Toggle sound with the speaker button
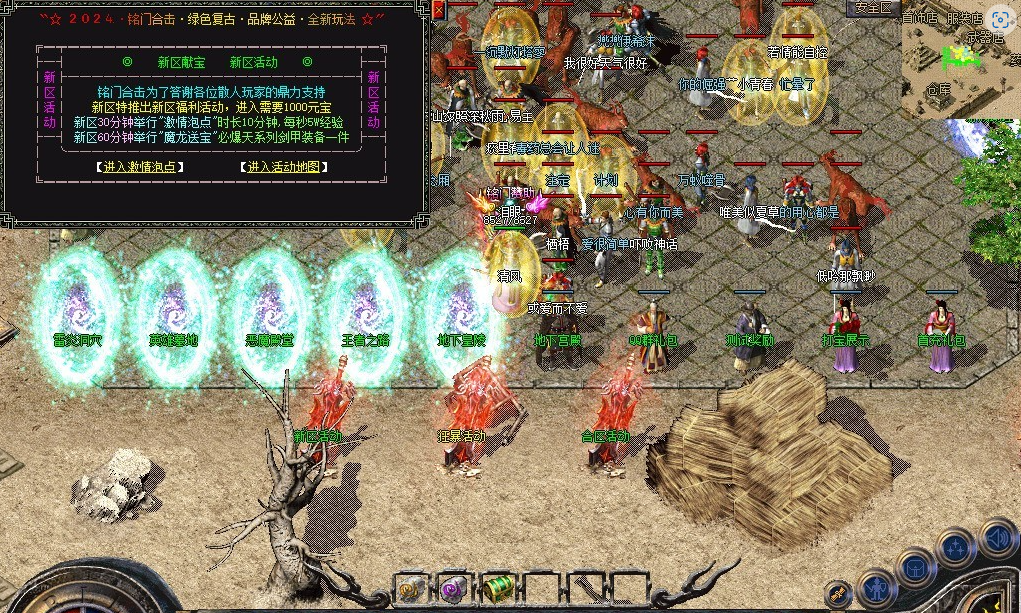Screen dimensions: 1021x613 click(997, 540)
